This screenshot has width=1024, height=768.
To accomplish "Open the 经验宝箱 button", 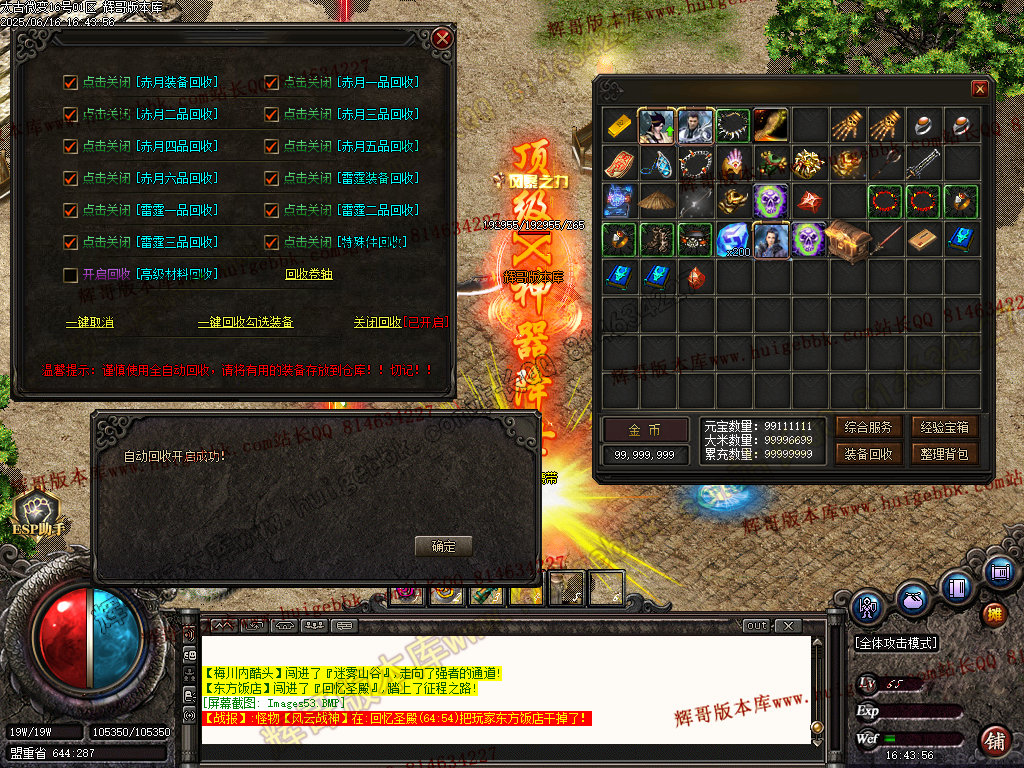I will pyautogui.click(x=941, y=427).
